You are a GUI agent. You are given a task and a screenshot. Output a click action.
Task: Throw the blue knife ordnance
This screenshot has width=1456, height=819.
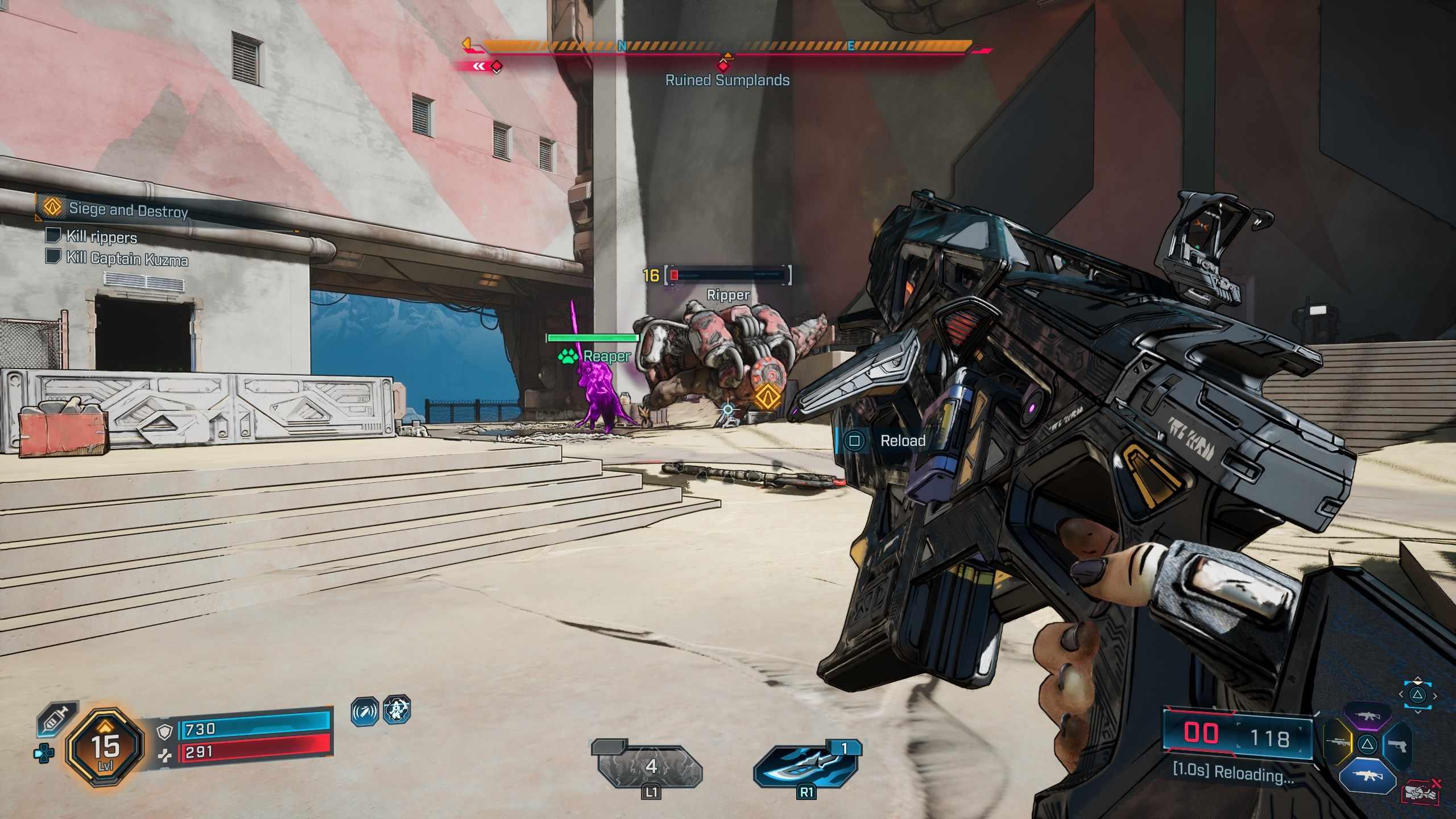point(806,766)
